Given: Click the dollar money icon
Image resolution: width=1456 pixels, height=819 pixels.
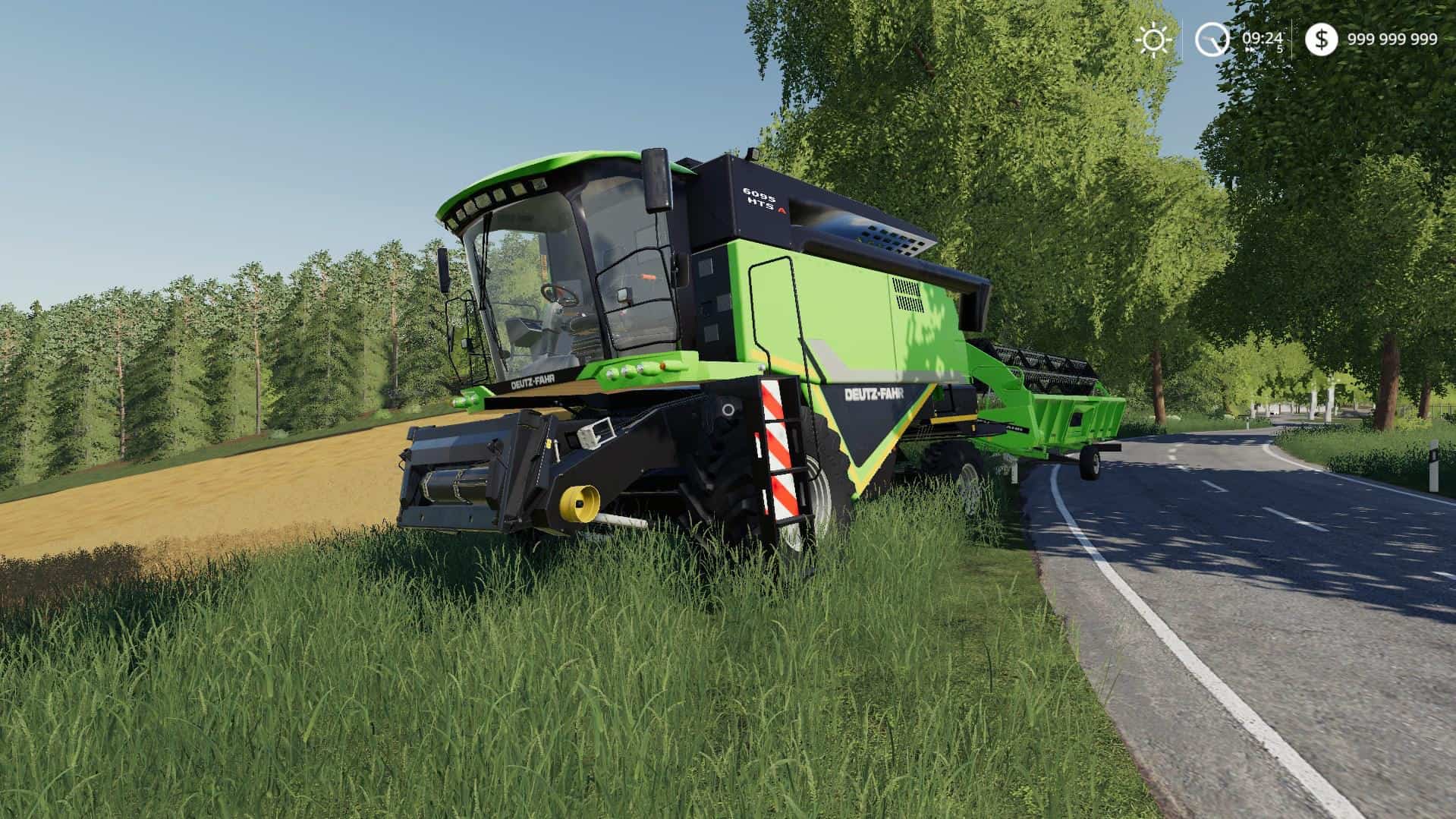Looking at the screenshot, I should 1321,39.
